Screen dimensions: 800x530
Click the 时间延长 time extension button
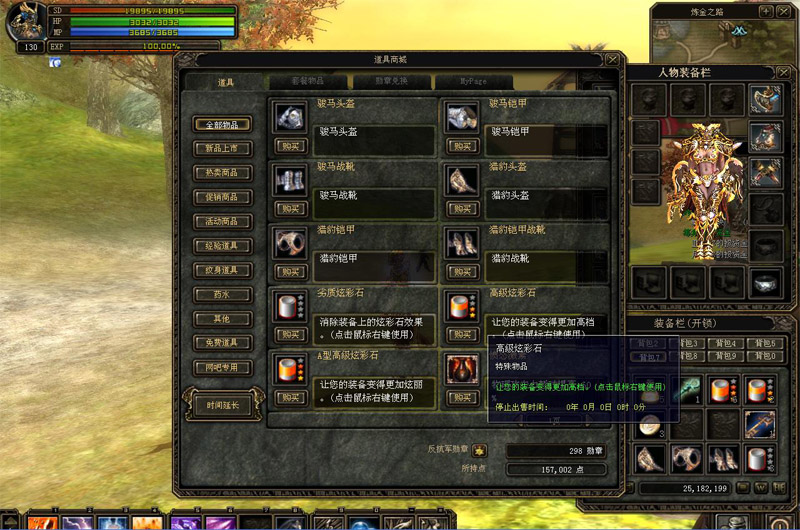pos(222,405)
